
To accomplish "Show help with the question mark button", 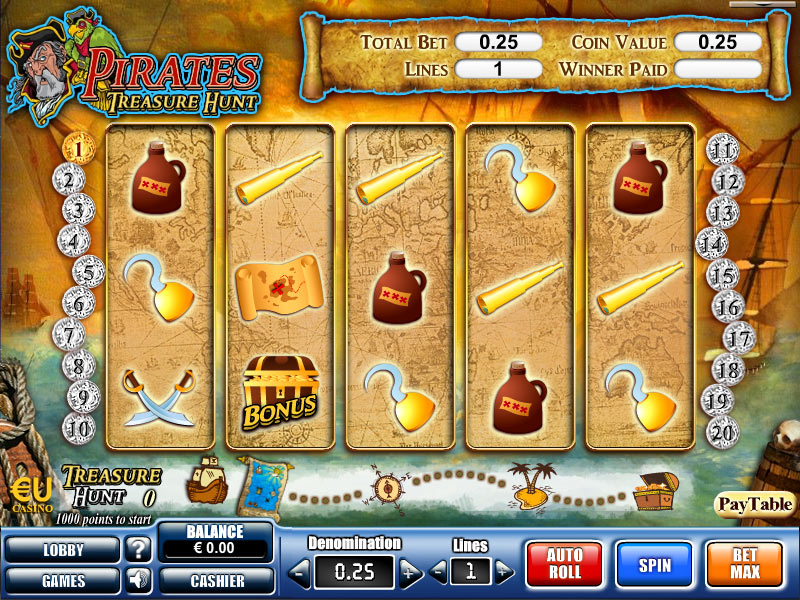I will 137,549.
